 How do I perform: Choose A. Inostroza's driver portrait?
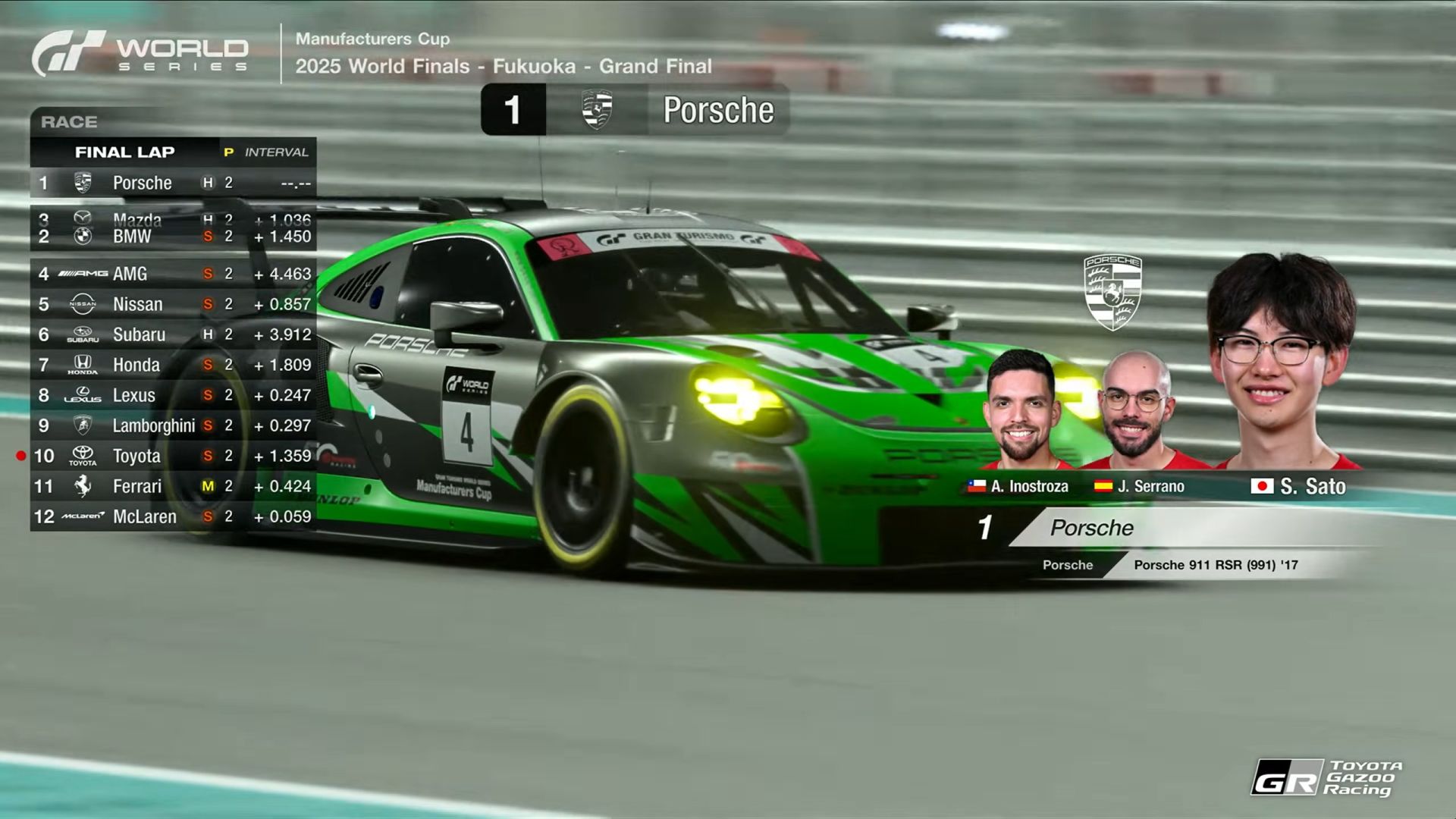click(x=1021, y=409)
